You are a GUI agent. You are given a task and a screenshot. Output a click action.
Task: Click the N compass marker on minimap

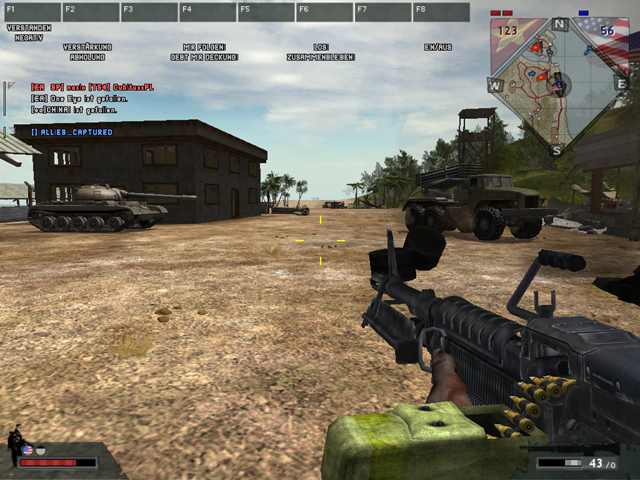559,23
